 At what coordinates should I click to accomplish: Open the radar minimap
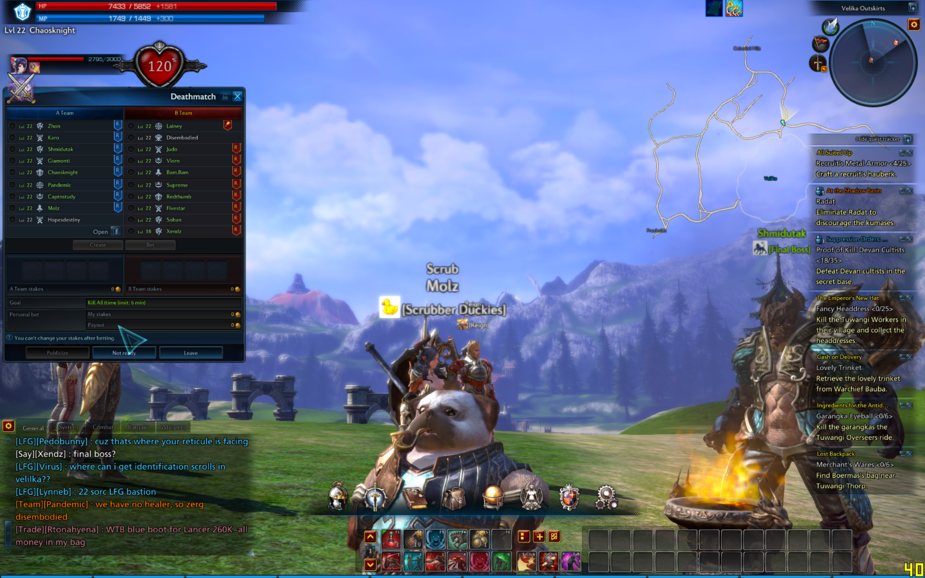pos(873,63)
